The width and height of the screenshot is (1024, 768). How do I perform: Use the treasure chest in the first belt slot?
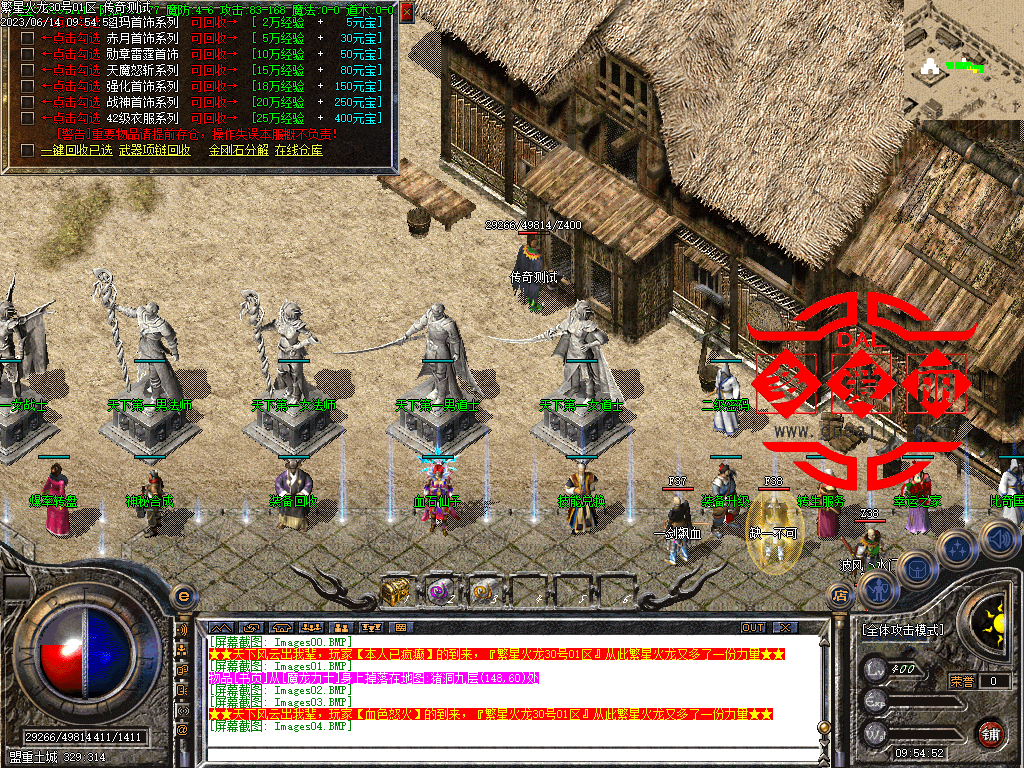[393, 592]
